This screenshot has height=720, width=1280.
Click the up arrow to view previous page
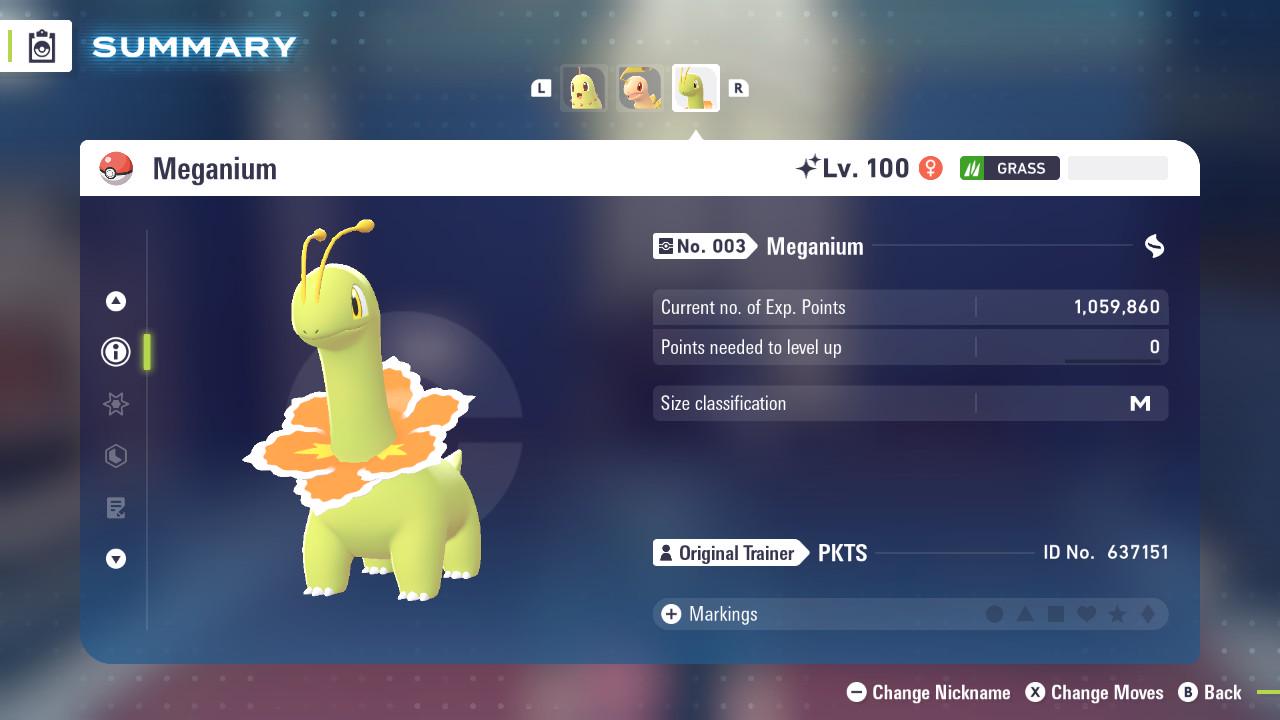pyautogui.click(x=115, y=300)
